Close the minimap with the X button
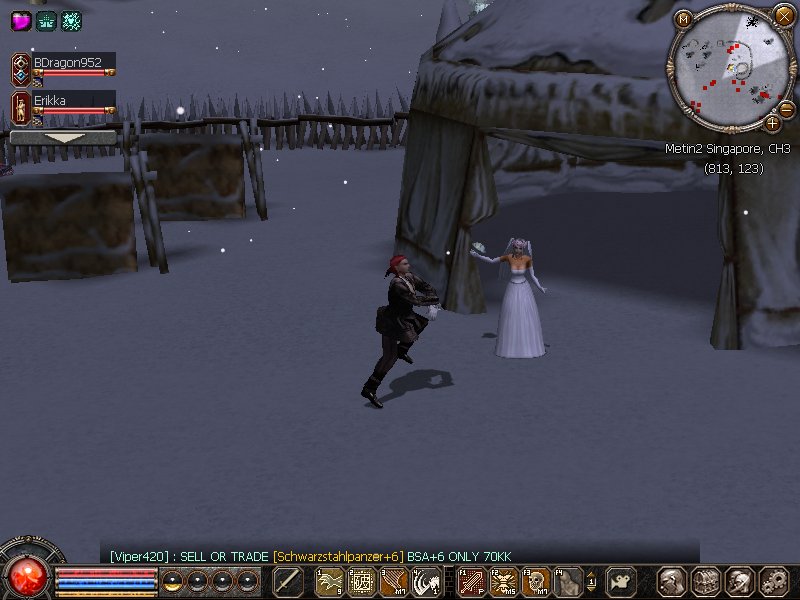800x600 pixels. click(783, 15)
